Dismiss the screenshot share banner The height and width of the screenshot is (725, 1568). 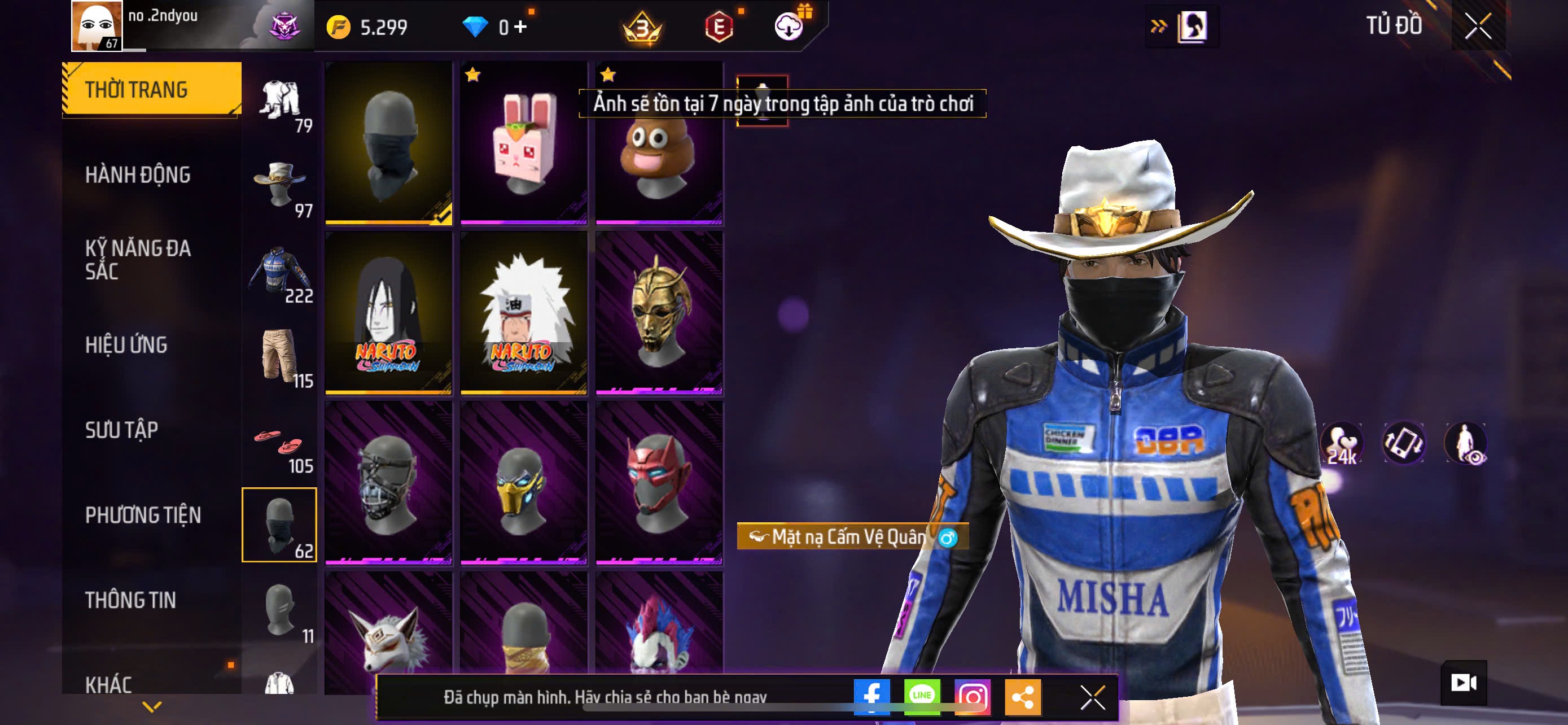pyautogui.click(x=1092, y=697)
